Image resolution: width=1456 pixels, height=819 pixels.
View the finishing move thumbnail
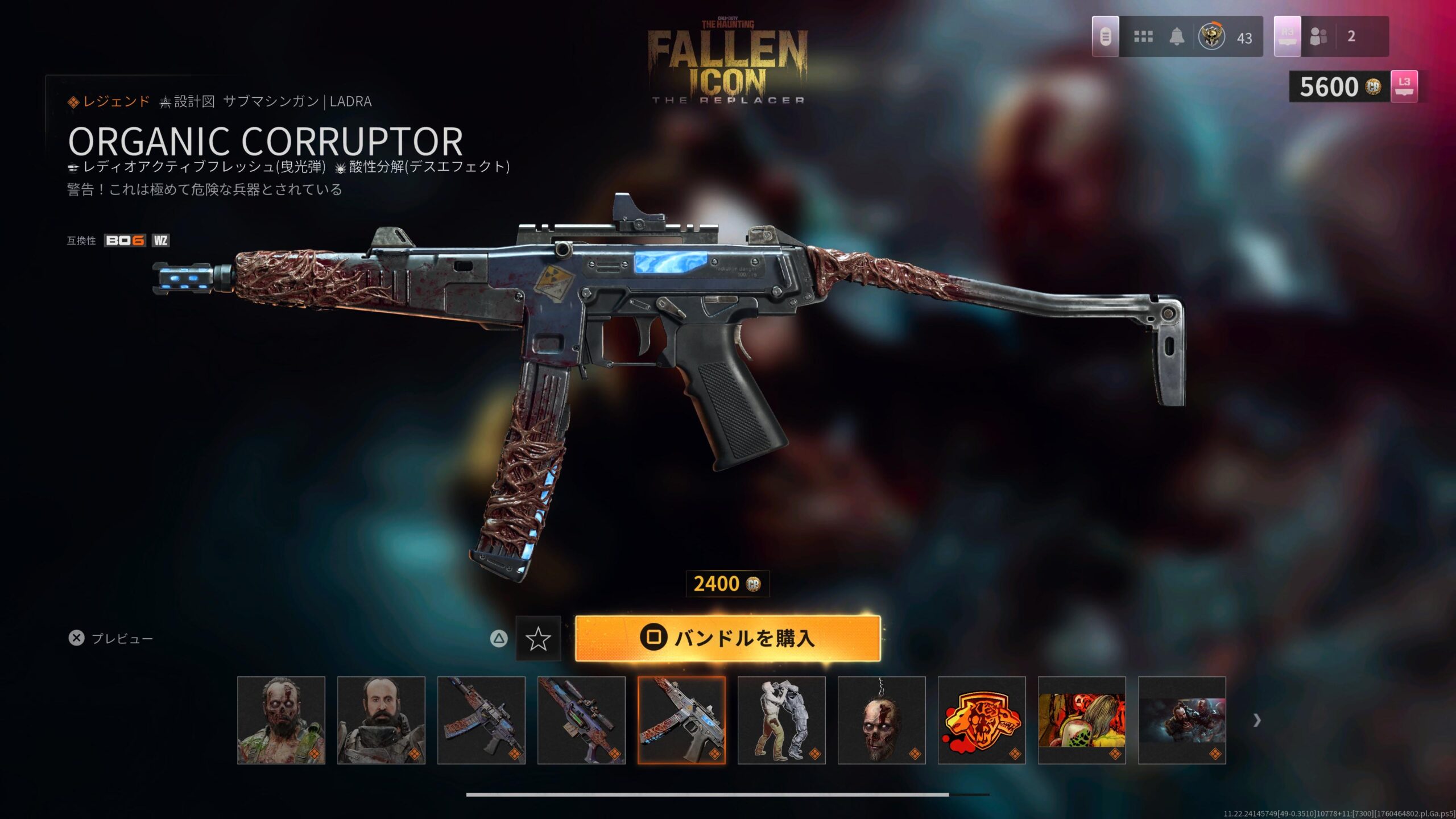click(781, 720)
